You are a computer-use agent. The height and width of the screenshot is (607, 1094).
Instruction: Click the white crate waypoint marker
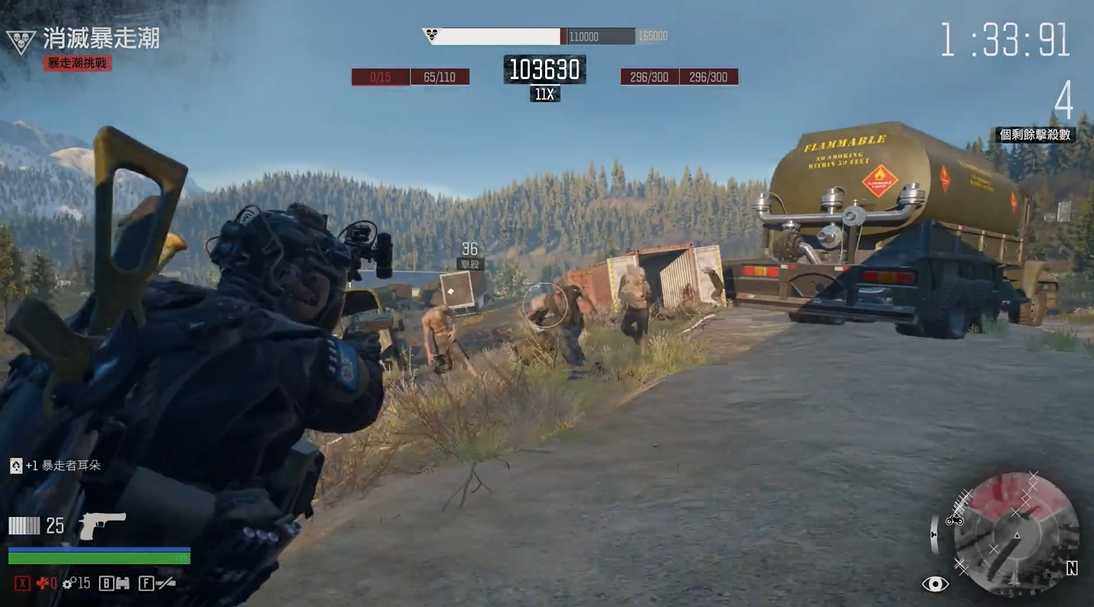(x=456, y=289)
